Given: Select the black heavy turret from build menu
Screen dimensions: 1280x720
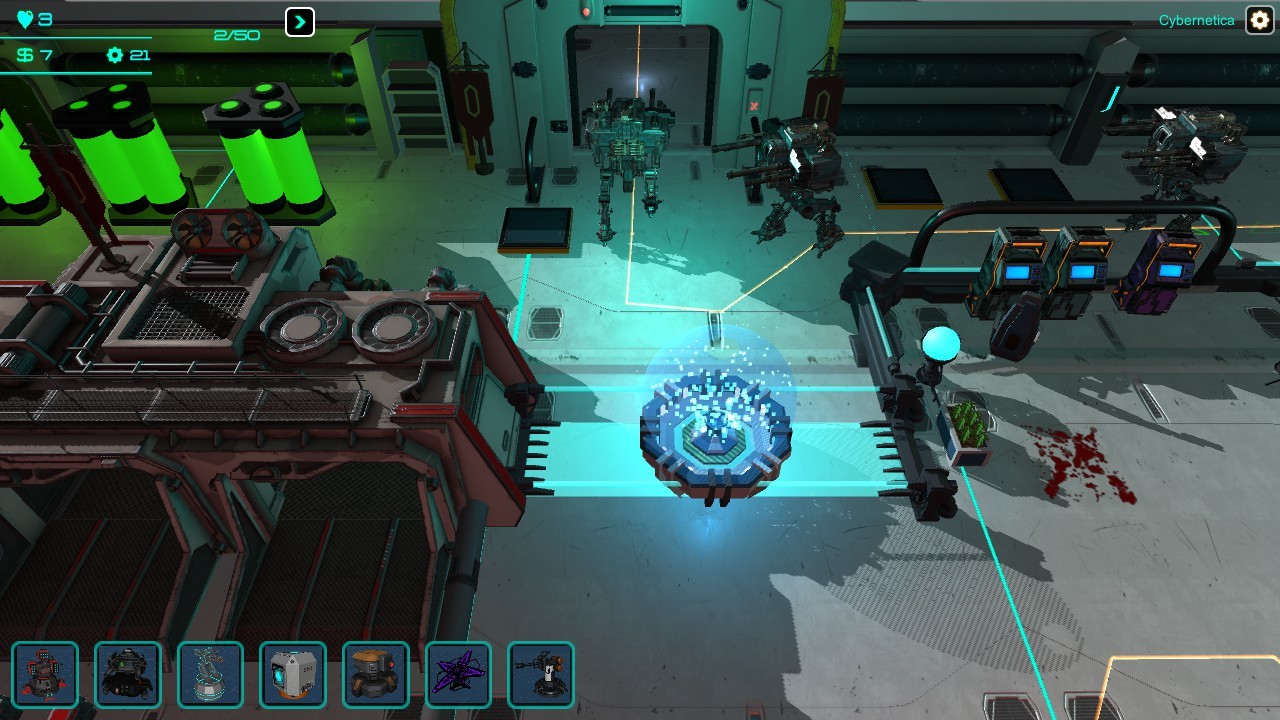Looking at the screenshot, I should (x=128, y=676).
